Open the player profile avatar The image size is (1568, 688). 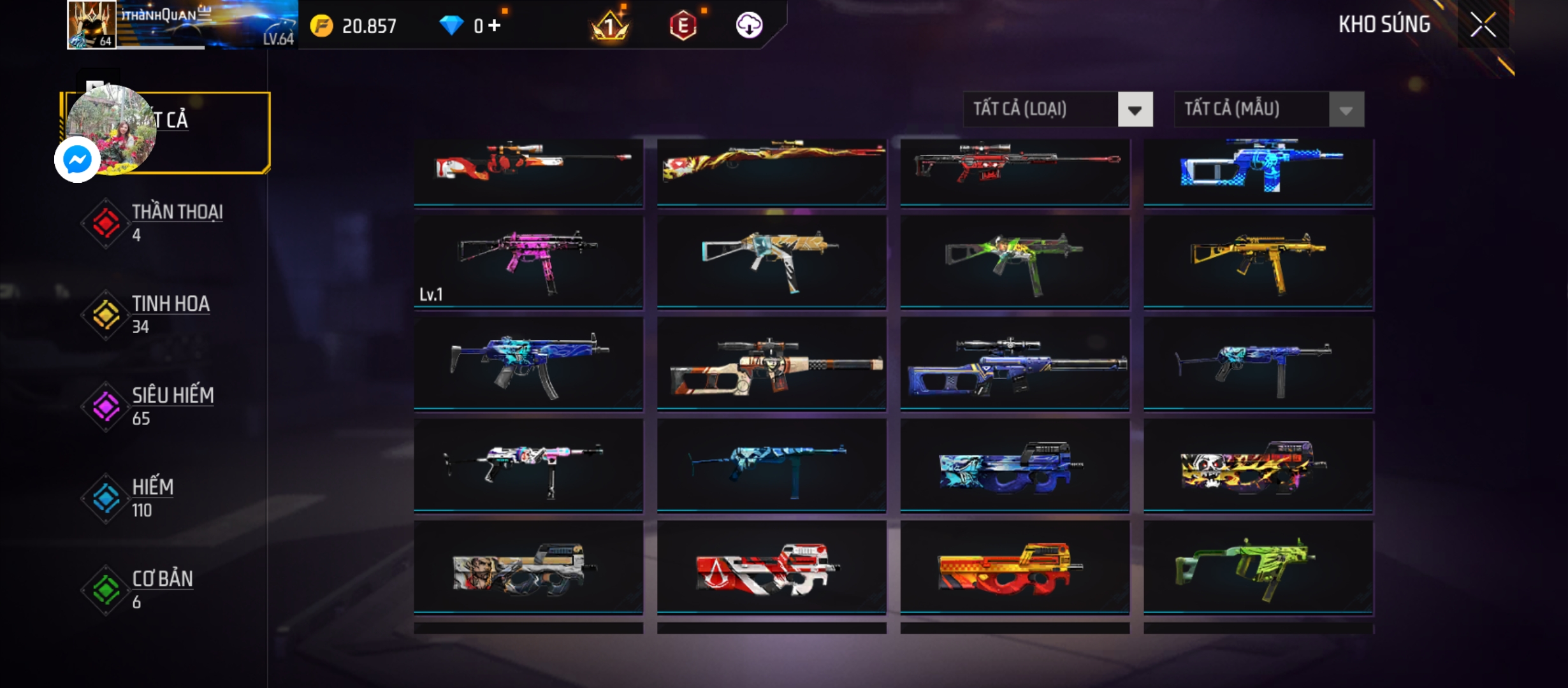[92, 24]
